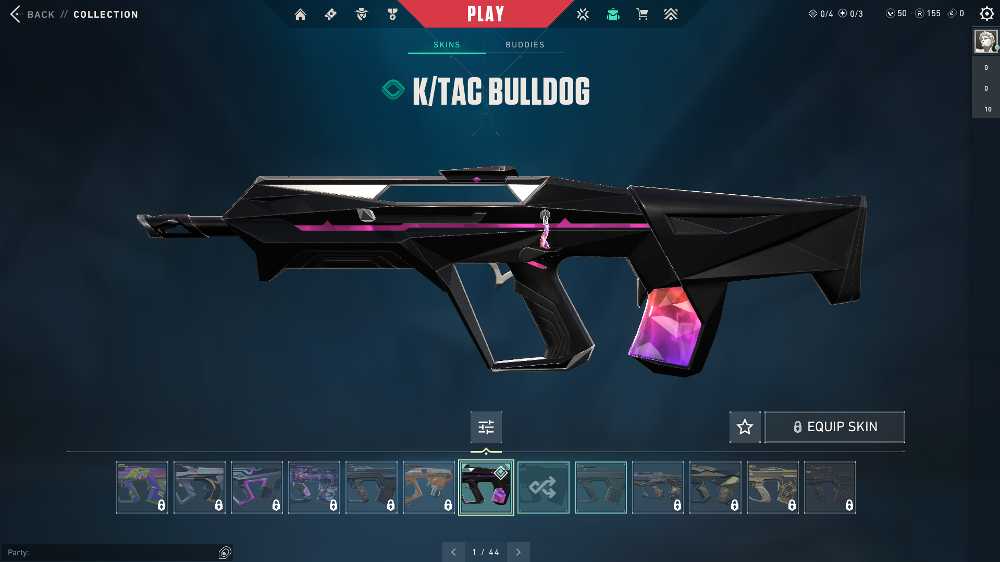Click the party icon beside Party field
This screenshot has width=1000, height=562.
click(225, 552)
